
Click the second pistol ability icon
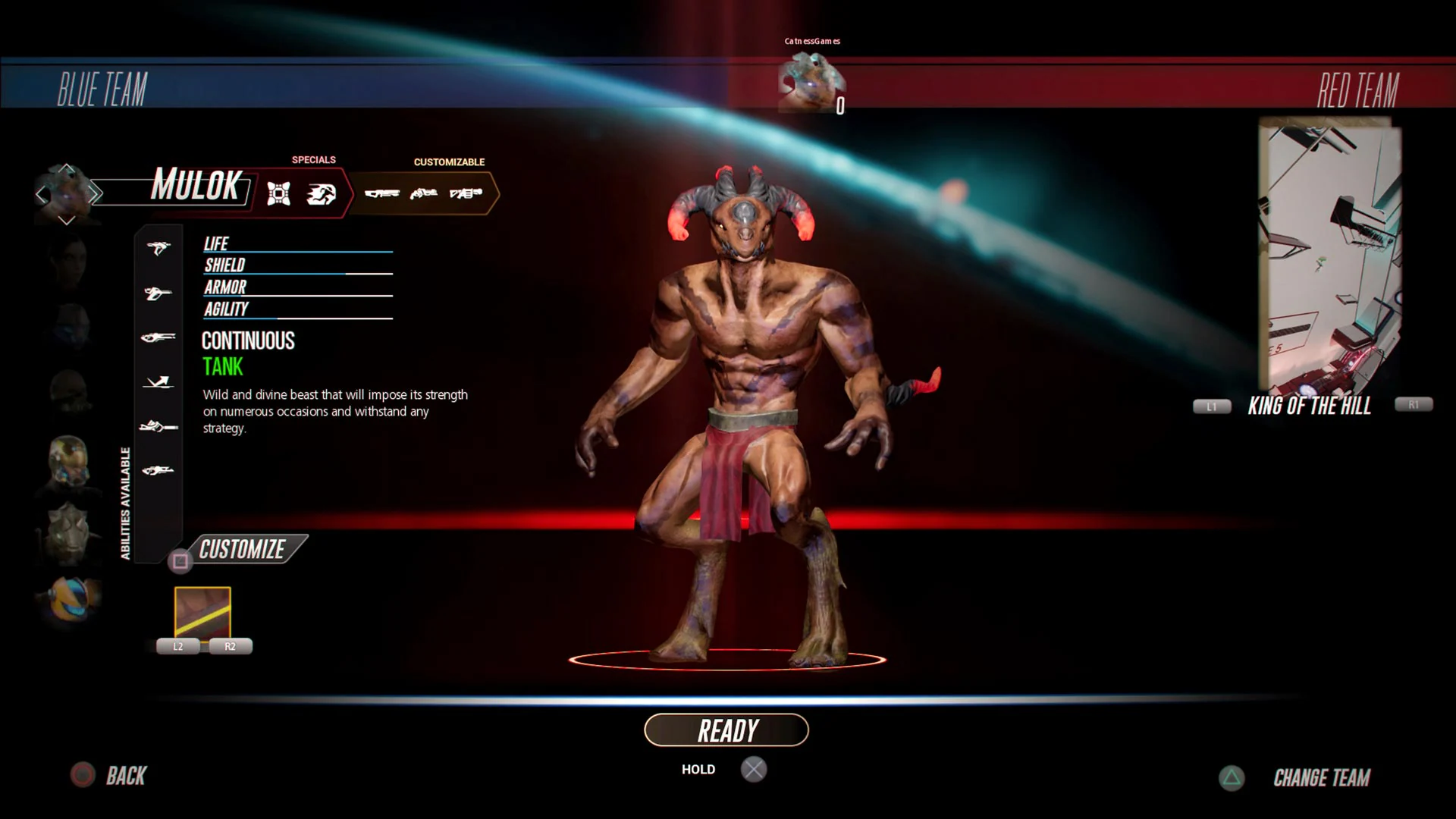[x=157, y=293]
